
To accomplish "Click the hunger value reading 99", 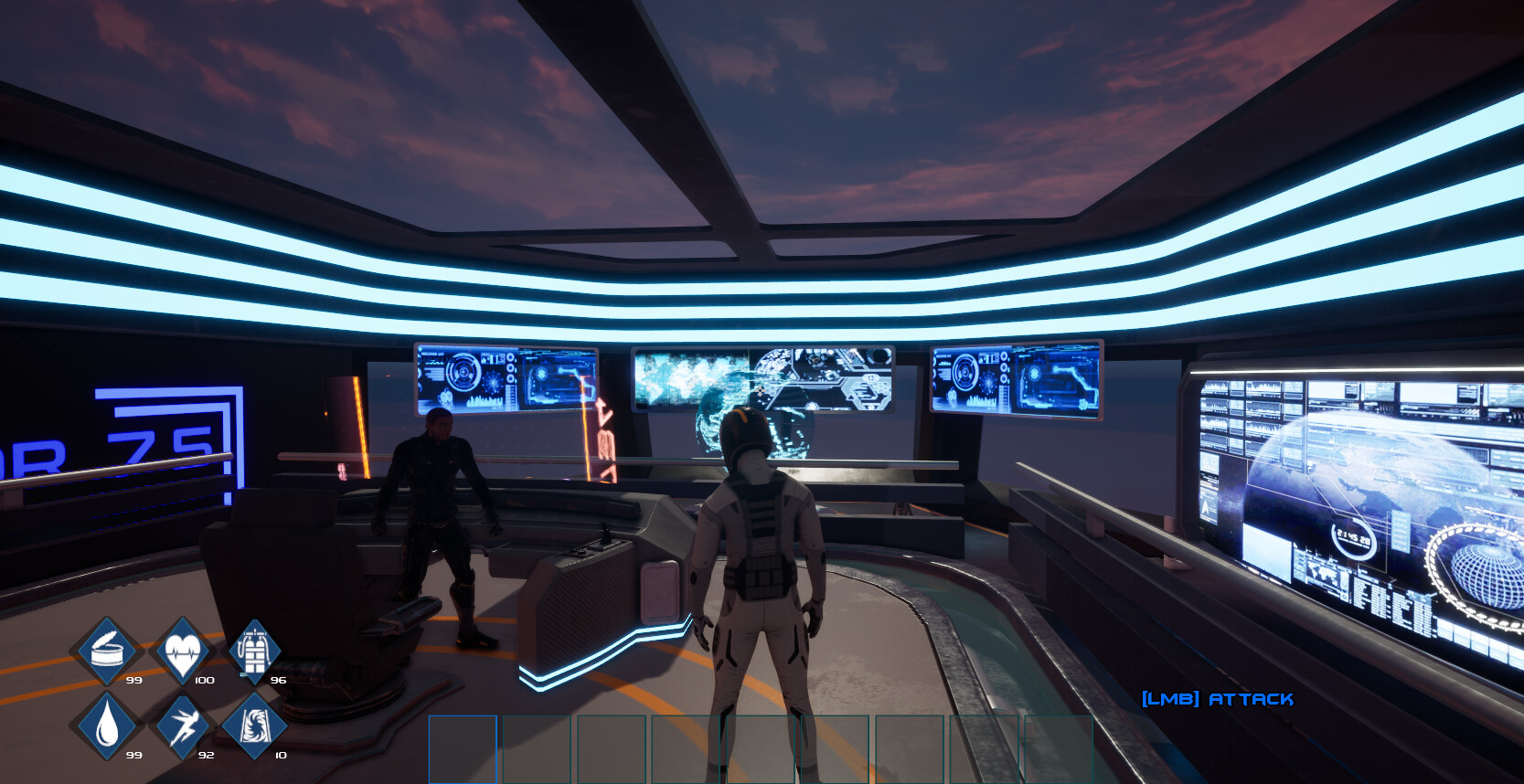I will point(133,680).
